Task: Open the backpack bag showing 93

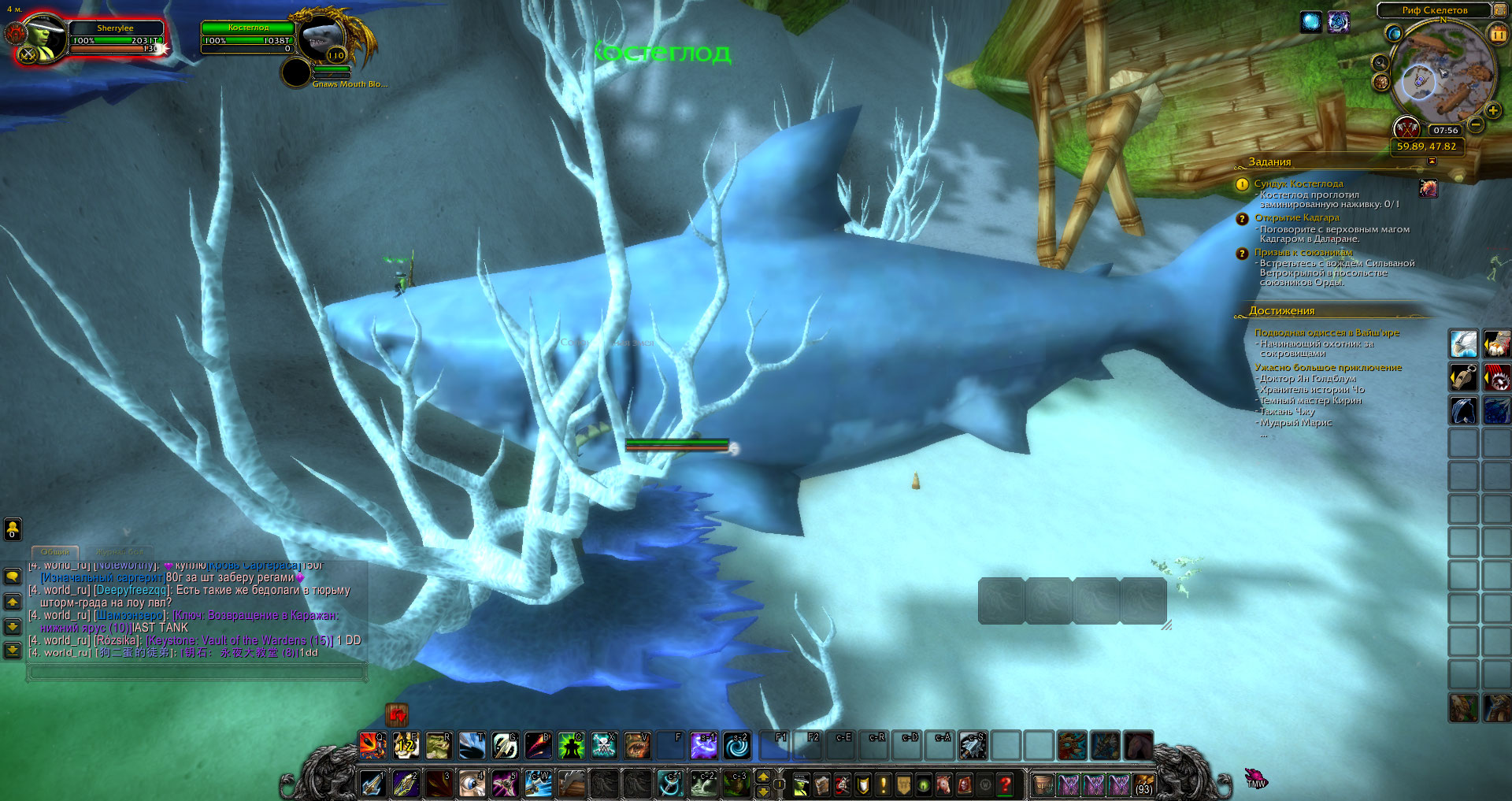Action: click(1143, 784)
